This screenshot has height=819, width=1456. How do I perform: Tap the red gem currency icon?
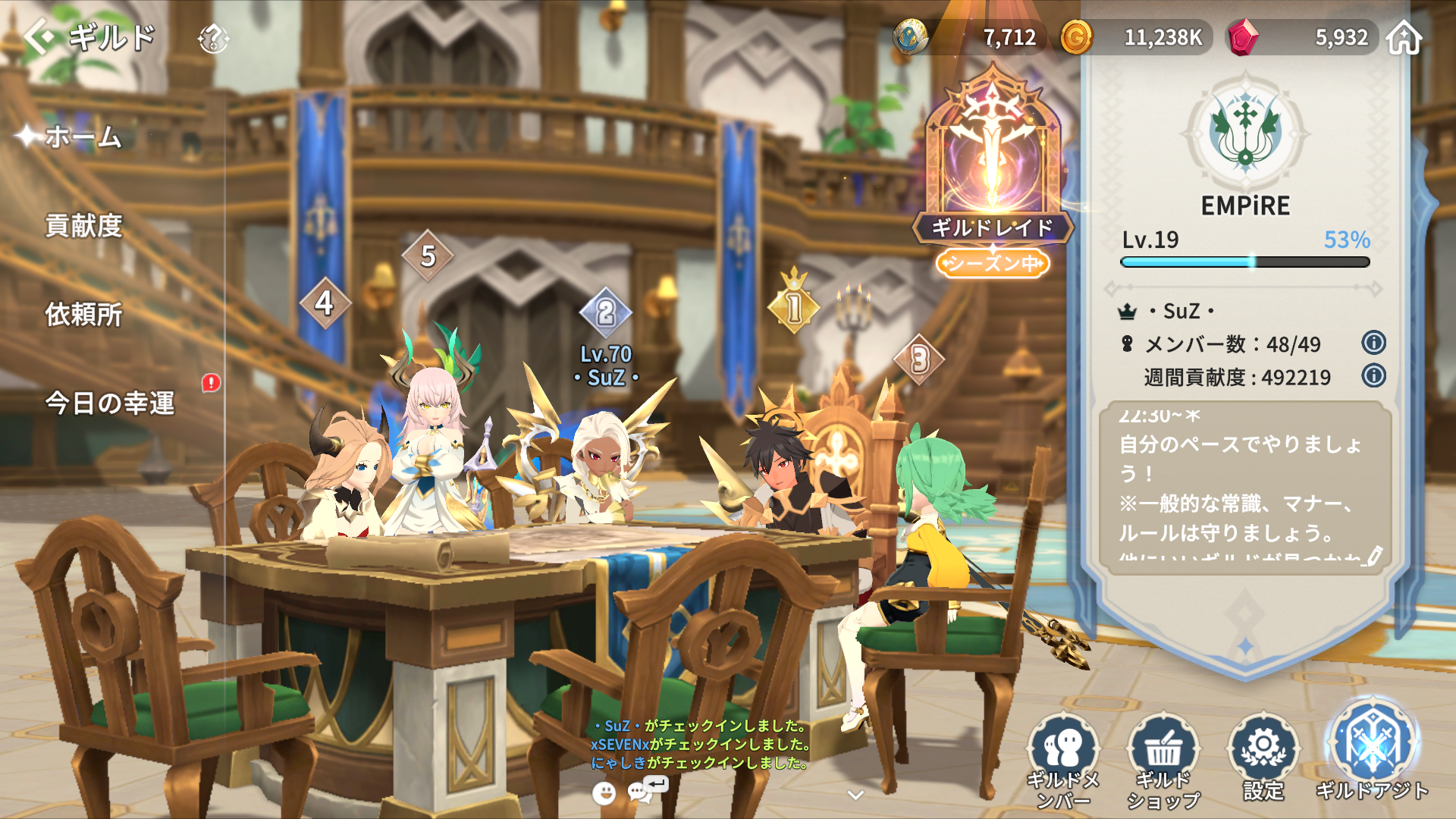[x=1242, y=37]
